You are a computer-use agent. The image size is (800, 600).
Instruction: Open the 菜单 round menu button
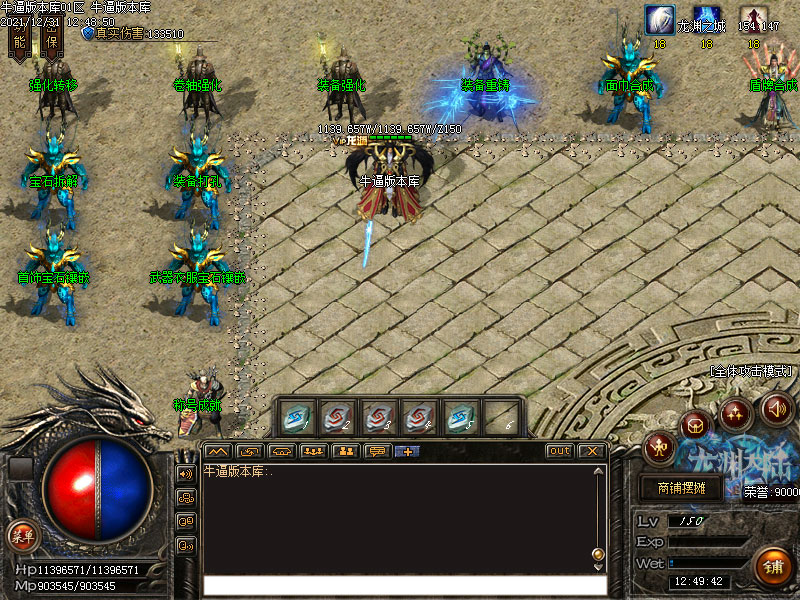20,534
